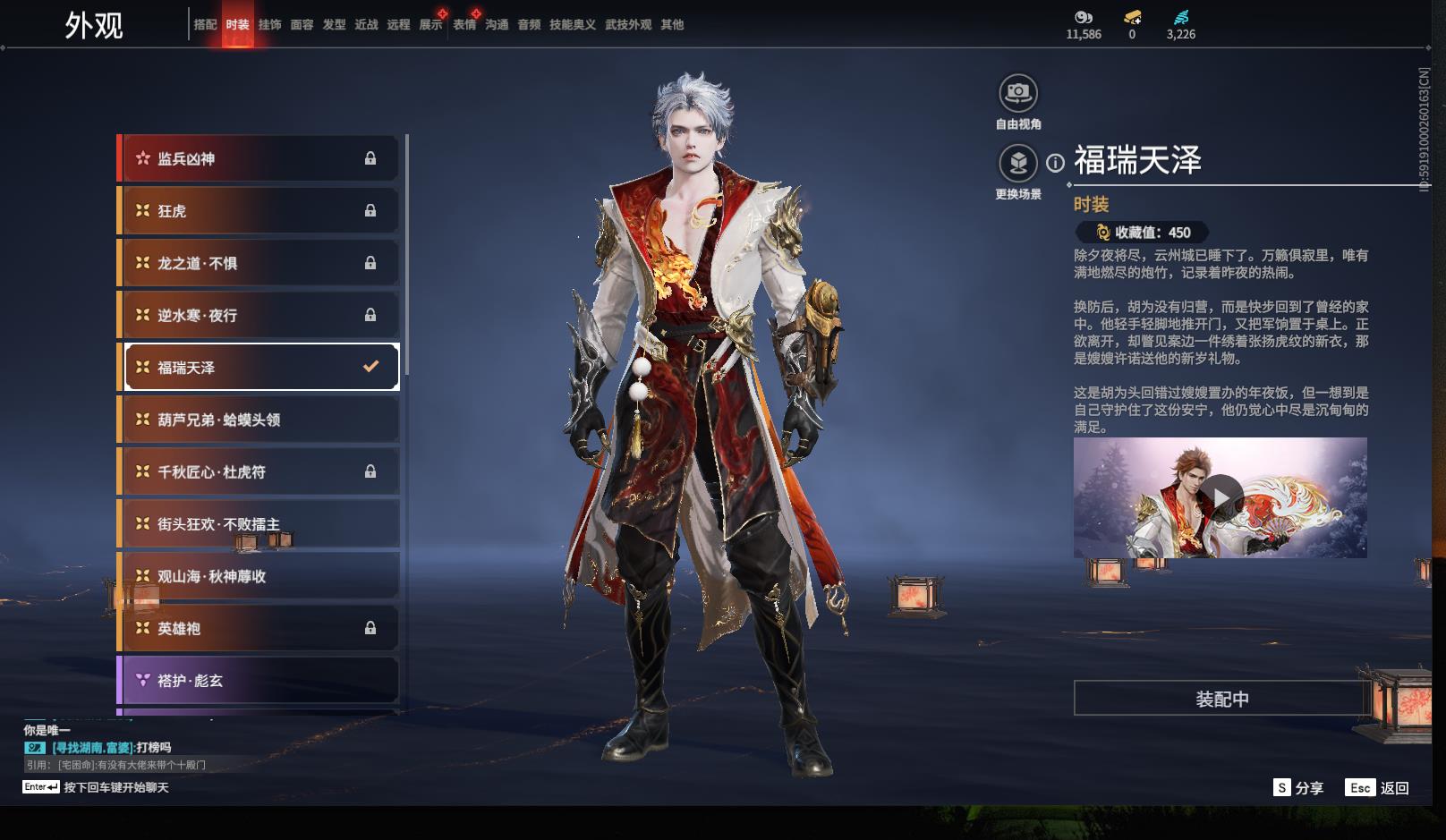
Task: Open the 其他 tab
Action: tap(672, 25)
